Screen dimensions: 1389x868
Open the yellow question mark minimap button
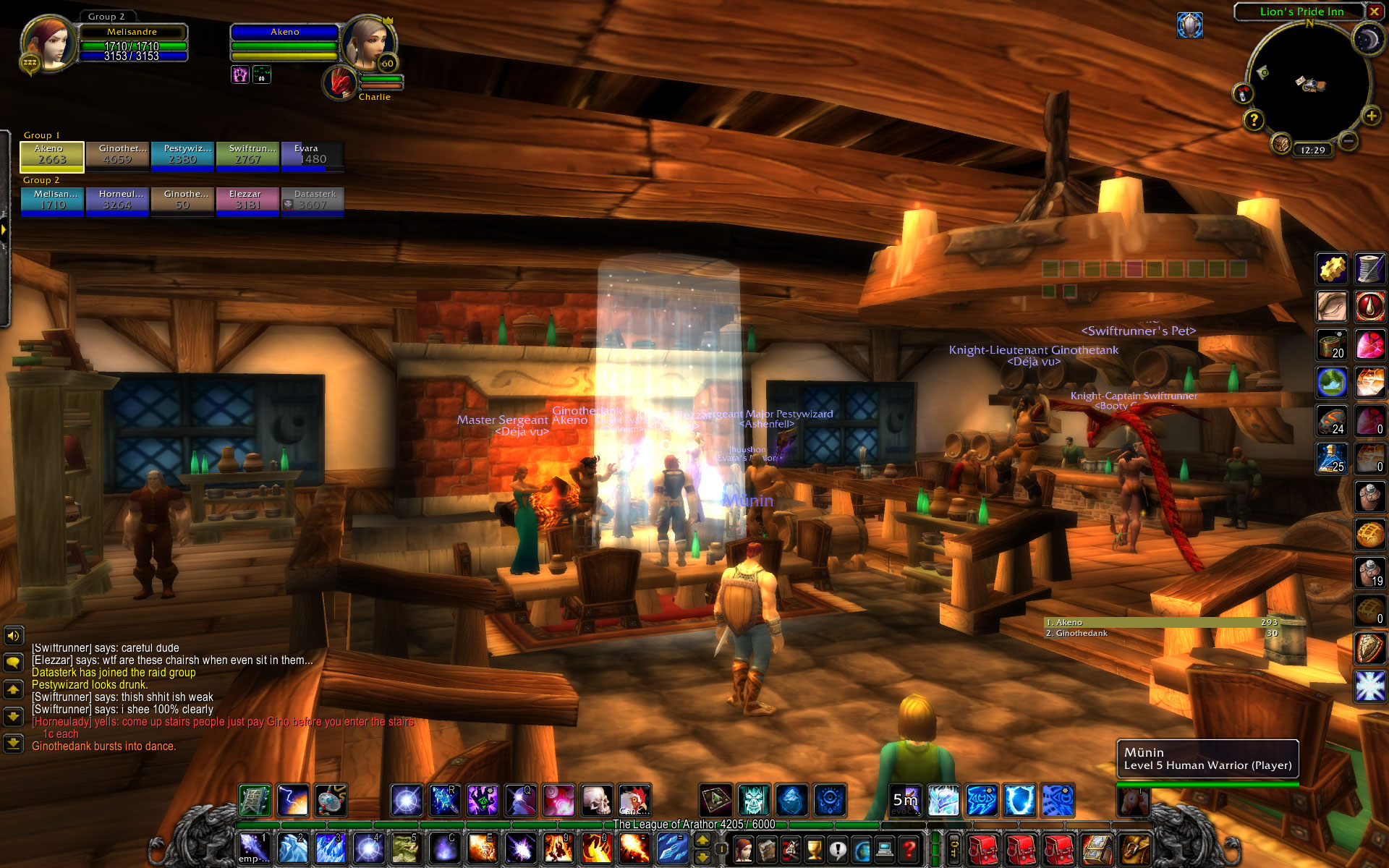(1254, 119)
